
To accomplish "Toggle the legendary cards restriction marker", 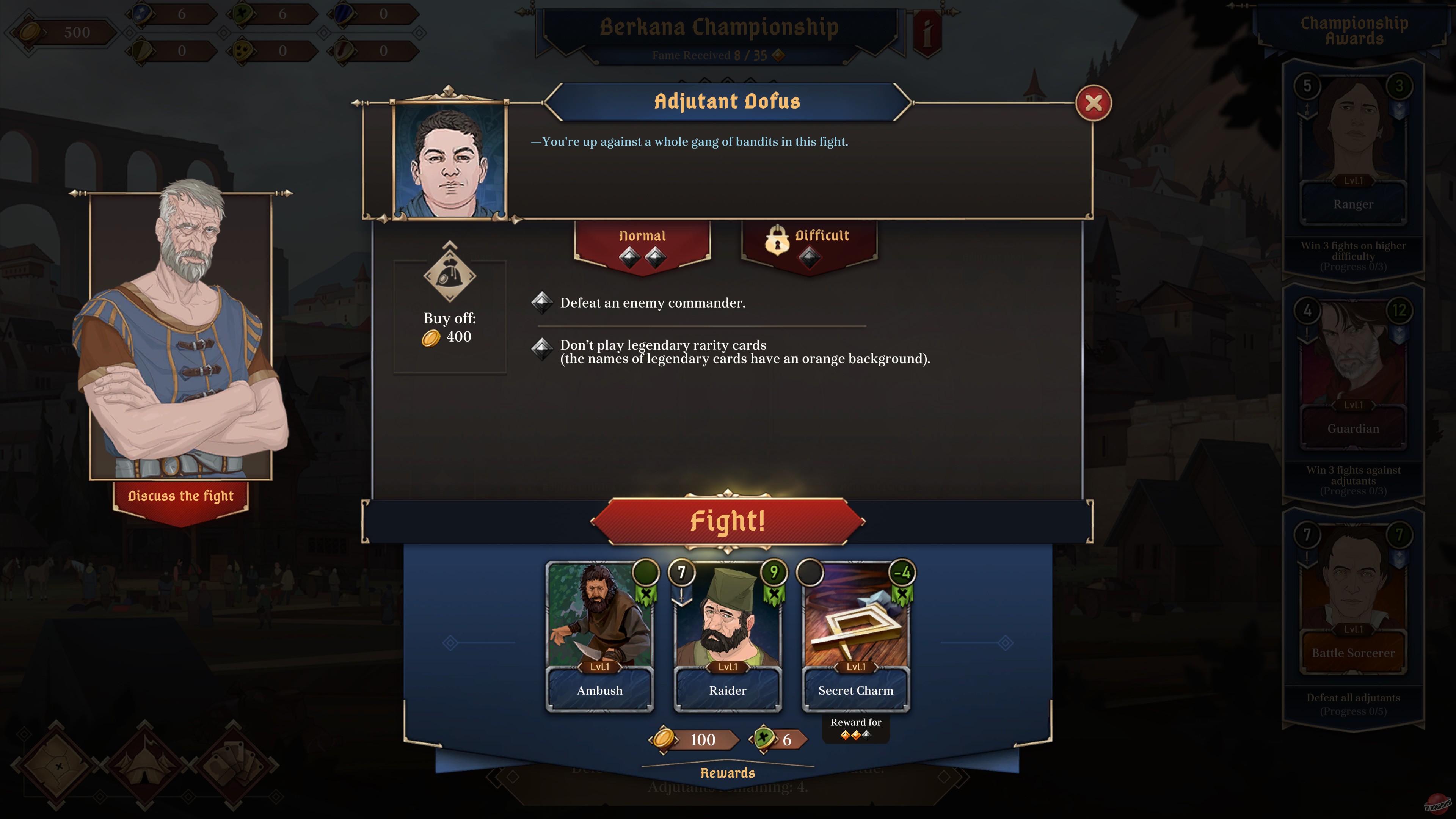I will [543, 349].
